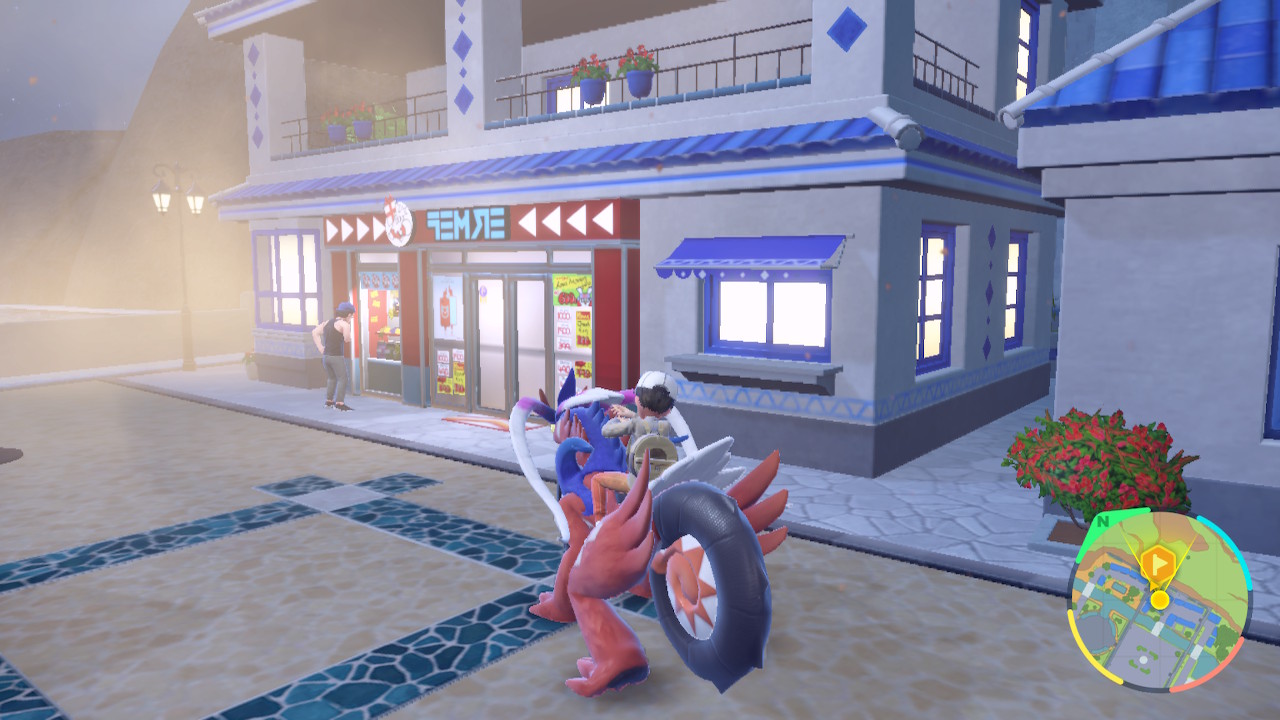1280x720 pixels.
Task: Click the player flag marker on the minimap
Action: click(1157, 562)
